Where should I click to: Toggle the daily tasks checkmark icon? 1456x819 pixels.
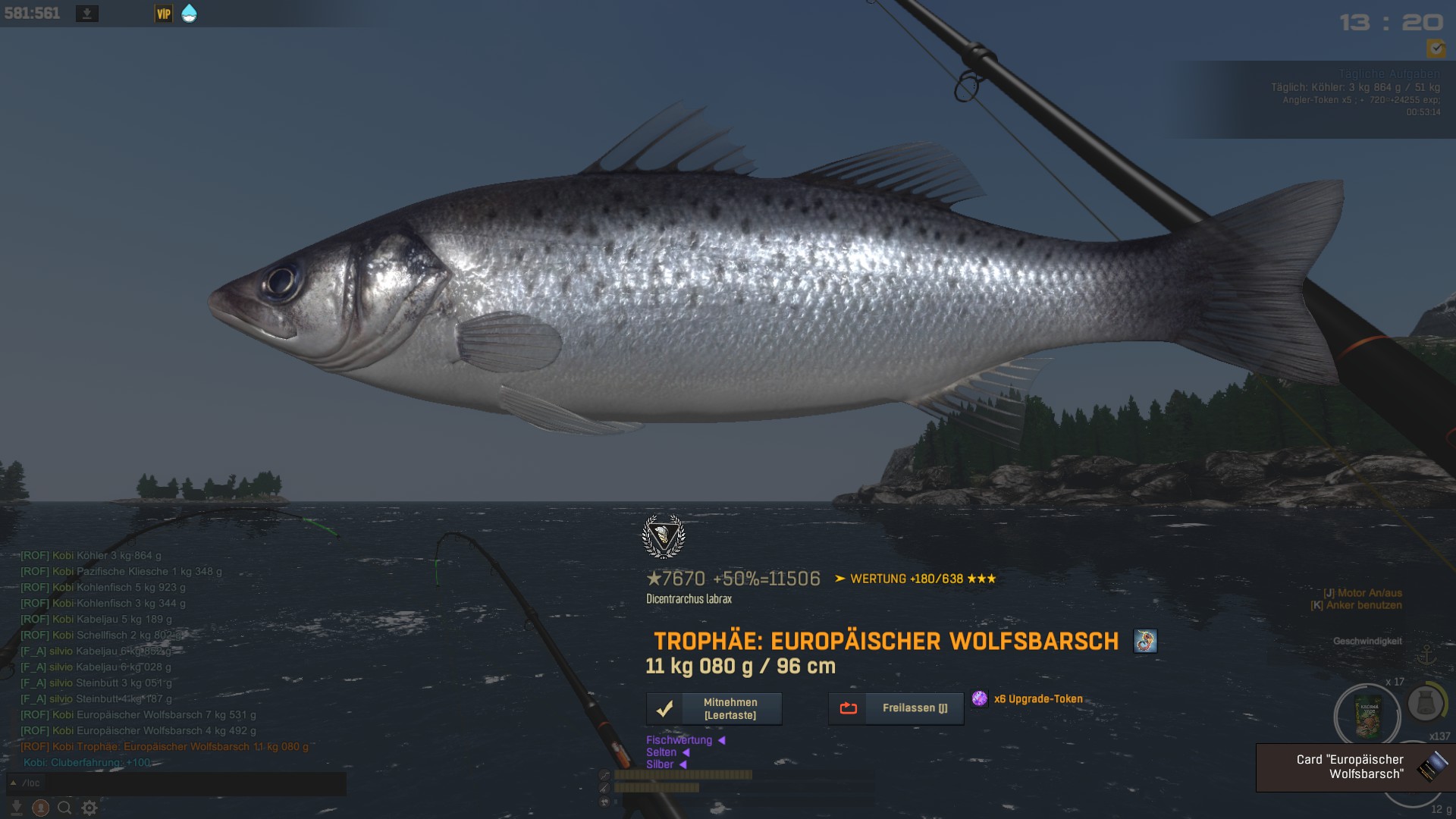click(1436, 49)
